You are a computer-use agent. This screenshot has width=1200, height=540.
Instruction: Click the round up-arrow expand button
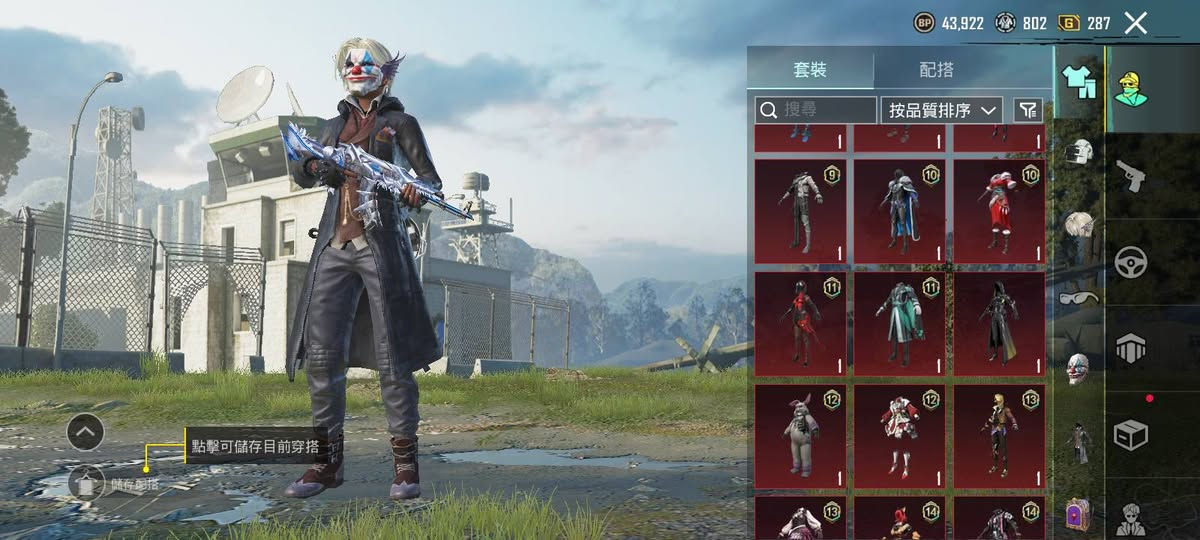(86, 432)
